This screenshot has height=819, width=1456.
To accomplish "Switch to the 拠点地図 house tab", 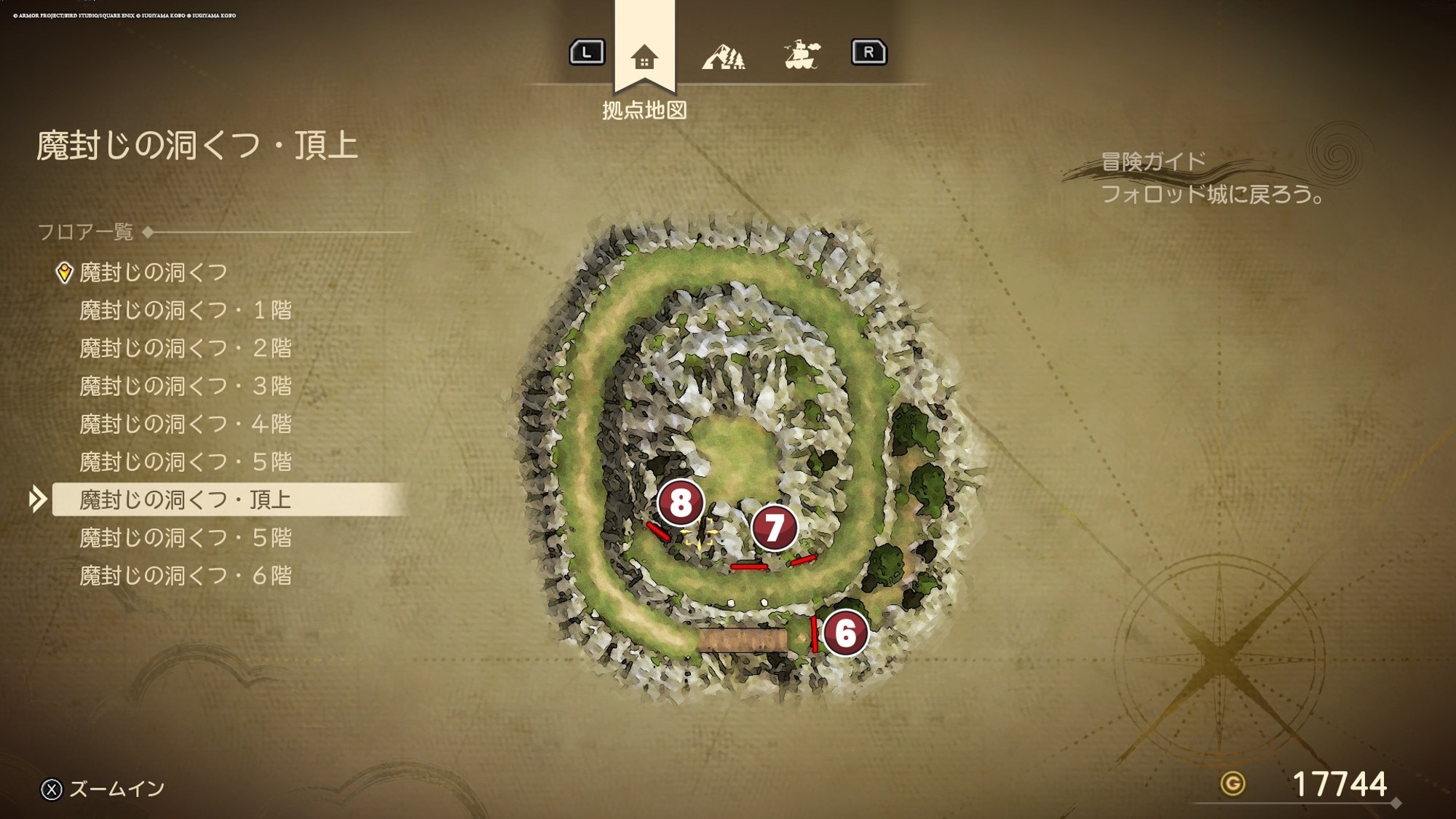I will point(644,57).
